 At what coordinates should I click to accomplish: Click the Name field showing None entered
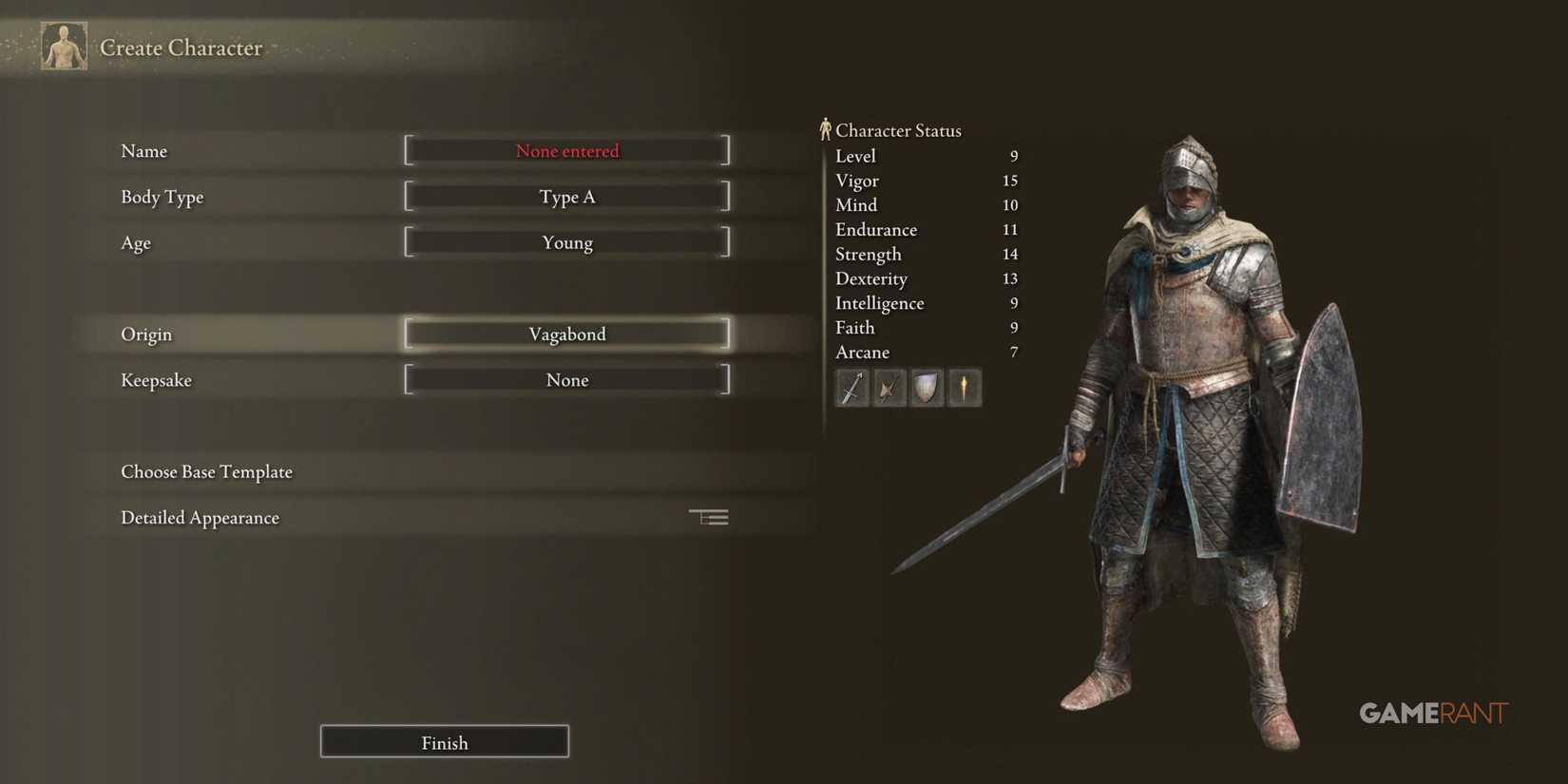pyautogui.click(x=566, y=150)
